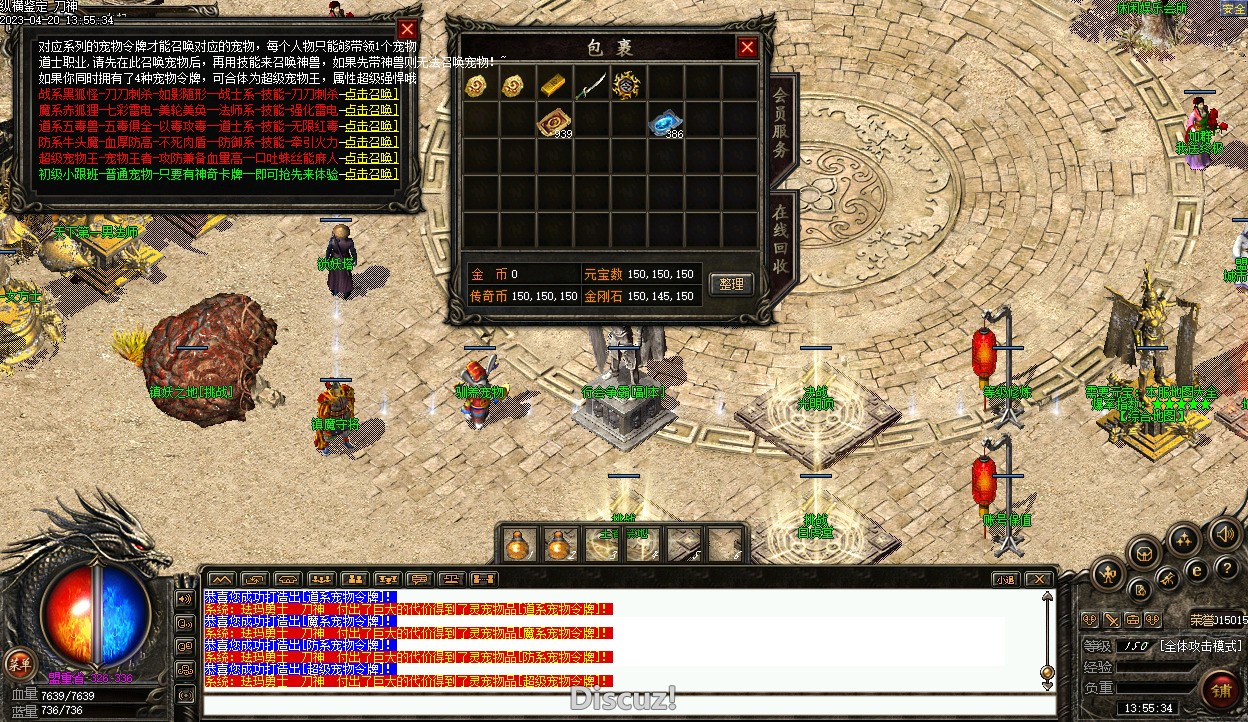Image resolution: width=1248 pixels, height=722 pixels.
Task: Close the pet summoning dialog
Action: click(x=406, y=30)
